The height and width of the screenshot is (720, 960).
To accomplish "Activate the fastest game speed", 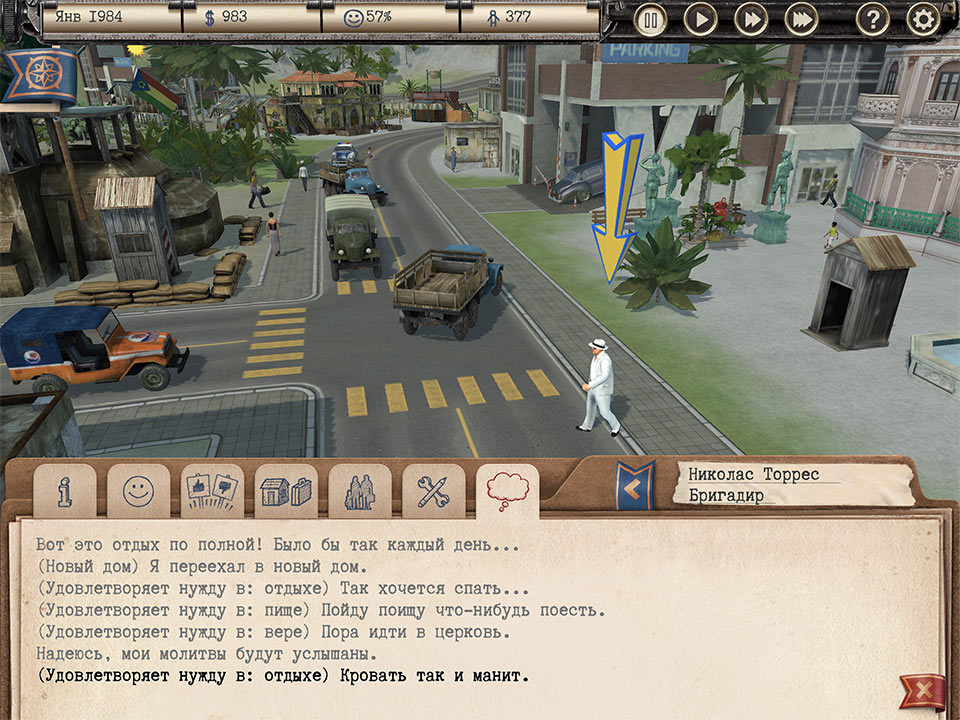I will click(x=801, y=19).
